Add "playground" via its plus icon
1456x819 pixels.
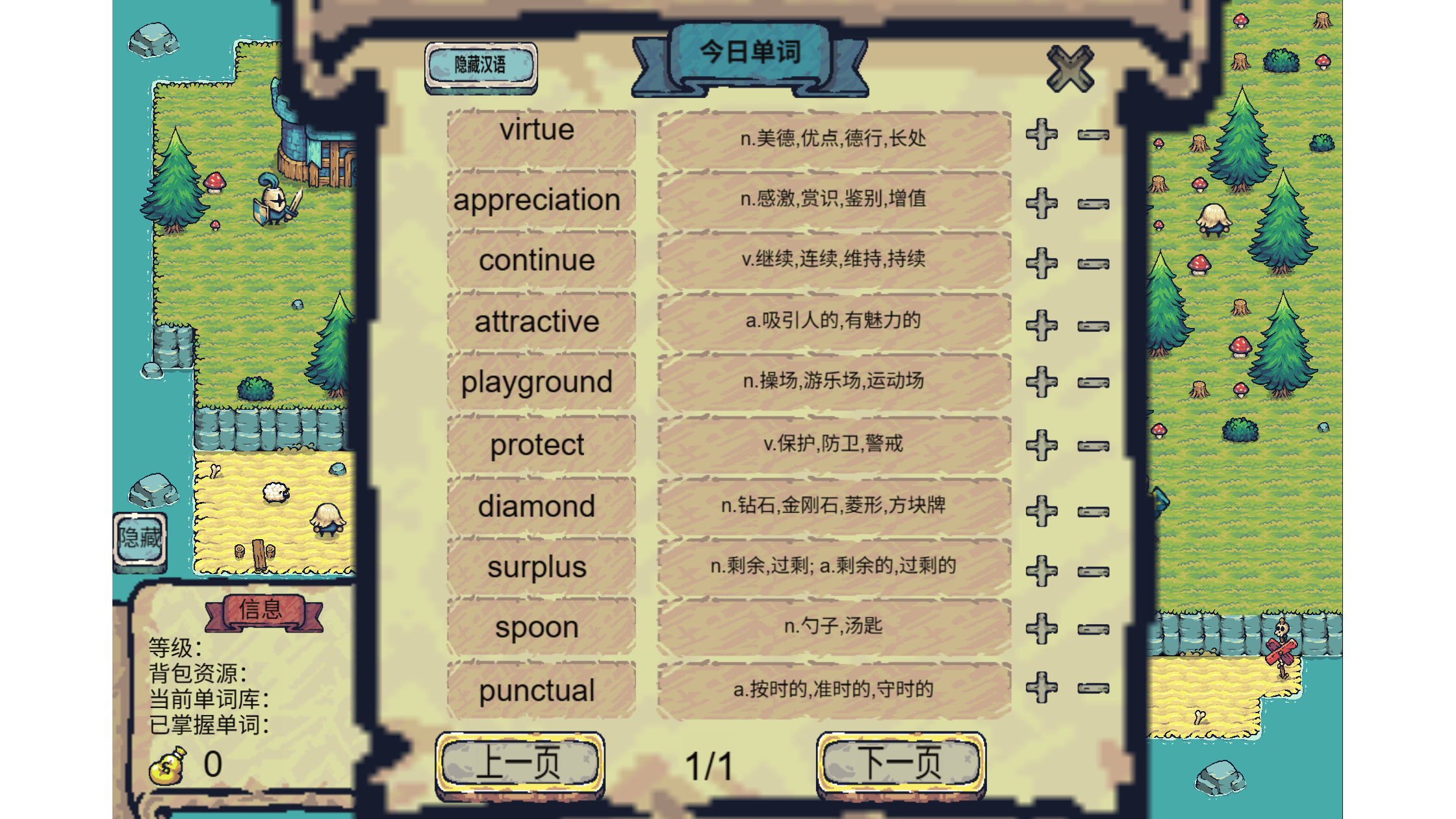[x=1041, y=383]
